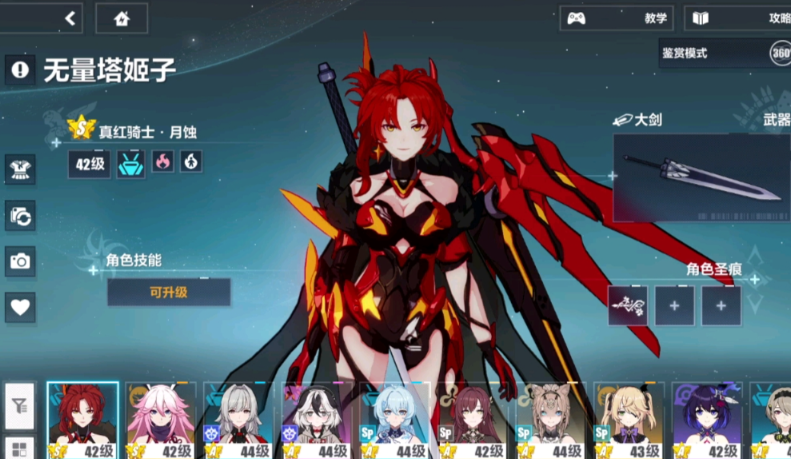Toggle 鉴赏模式 360 viewing mode
Viewport: 791px width, 459px height.
pyautogui.click(x=723, y=53)
